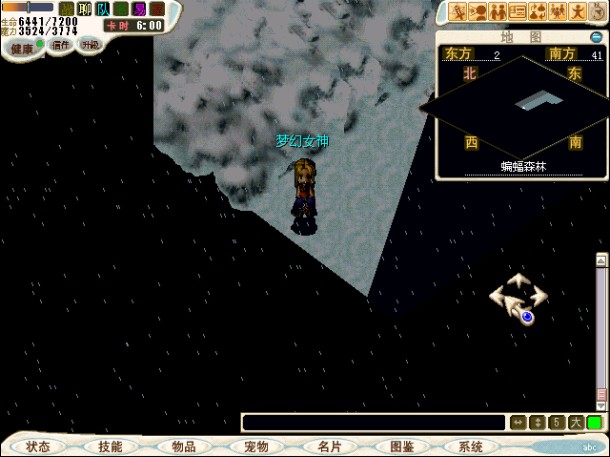Open the 技能 skills menu

tap(111, 447)
